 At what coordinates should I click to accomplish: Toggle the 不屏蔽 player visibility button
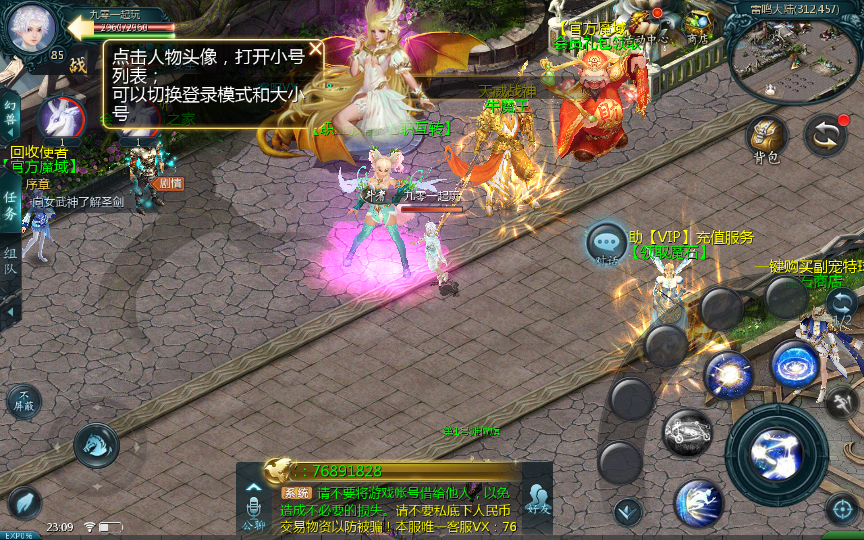pyautogui.click(x=23, y=401)
